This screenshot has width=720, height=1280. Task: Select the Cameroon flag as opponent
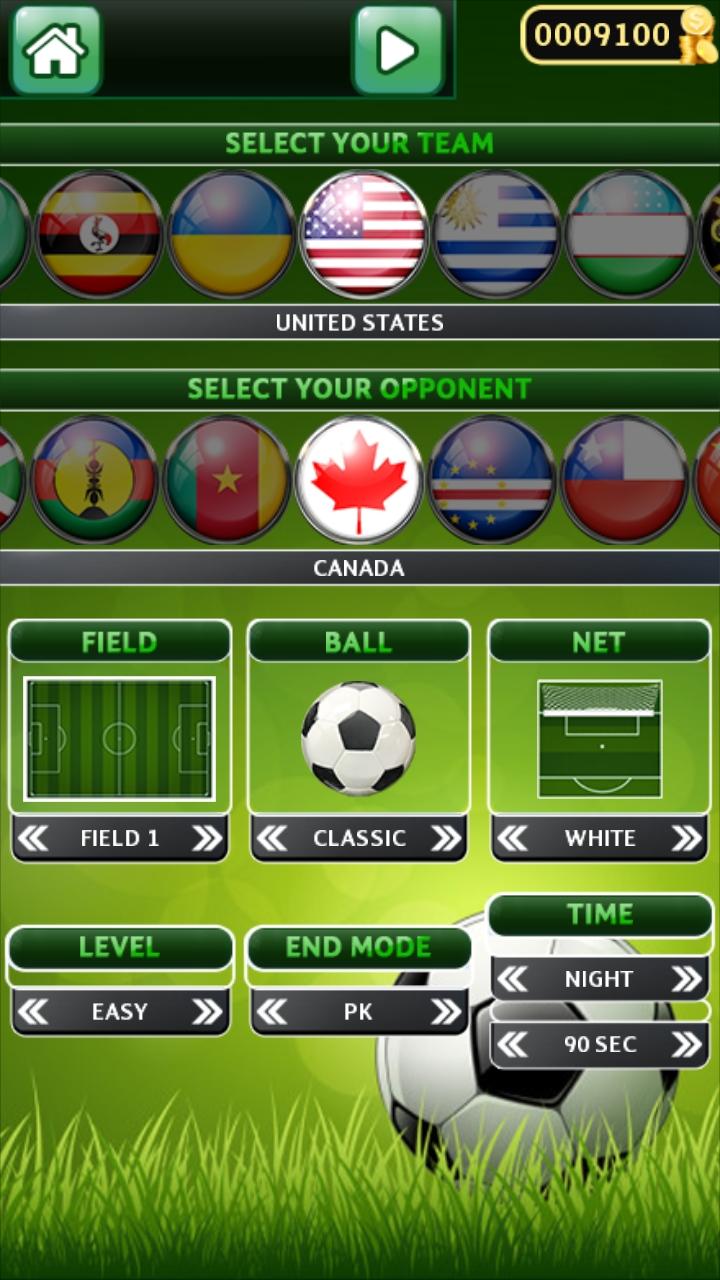coord(227,480)
